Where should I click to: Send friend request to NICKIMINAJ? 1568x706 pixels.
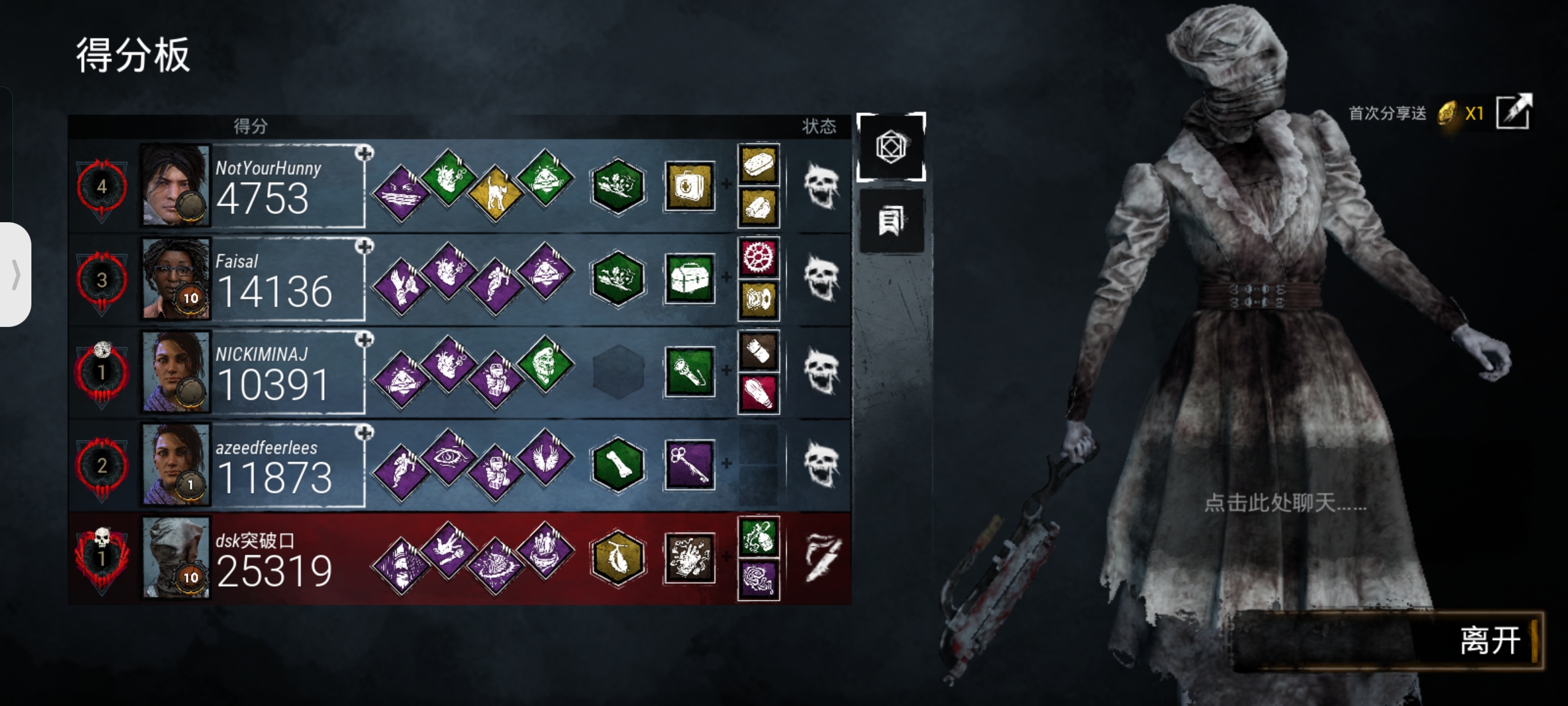point(365,340)
